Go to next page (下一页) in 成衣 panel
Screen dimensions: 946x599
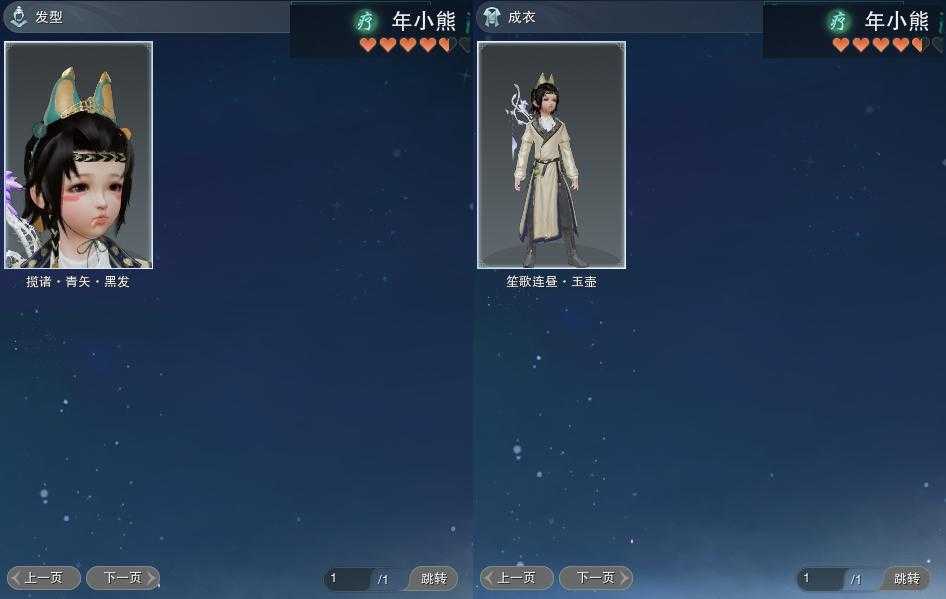595,578
